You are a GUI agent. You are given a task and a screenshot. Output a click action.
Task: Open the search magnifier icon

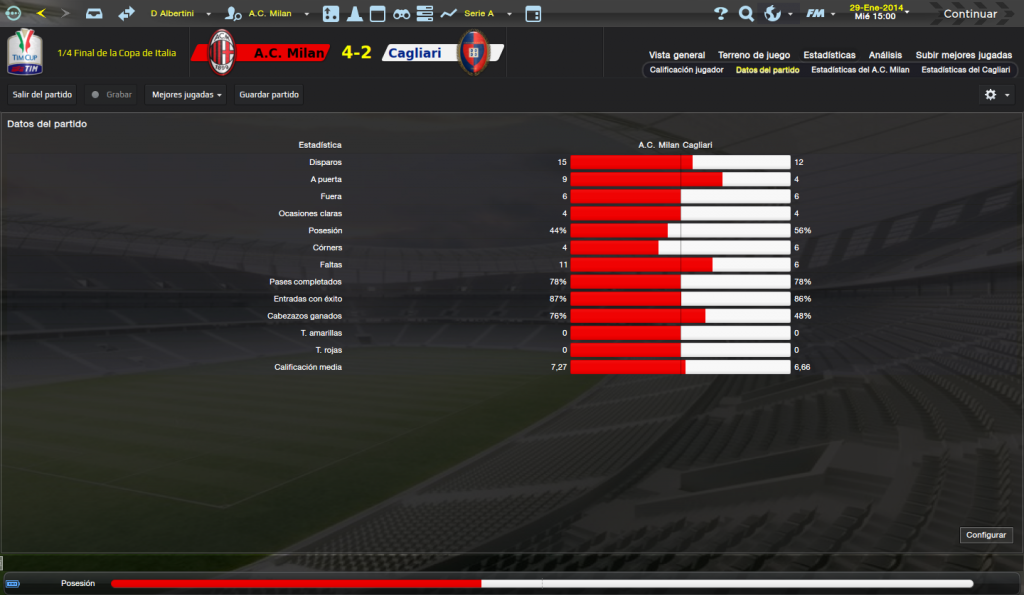[x=746, y=14]
